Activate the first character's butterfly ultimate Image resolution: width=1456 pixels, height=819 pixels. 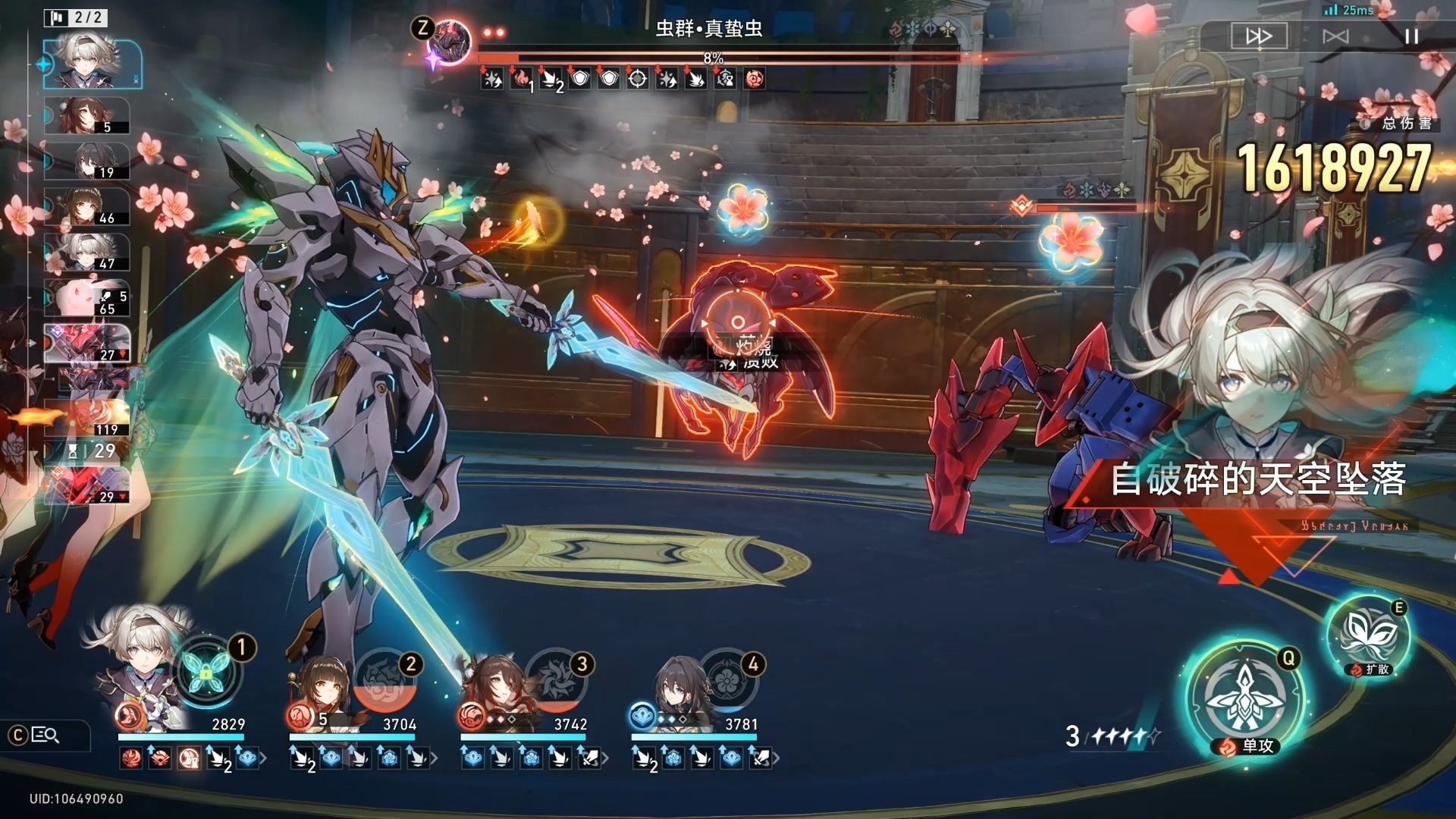tap(207, 670)
